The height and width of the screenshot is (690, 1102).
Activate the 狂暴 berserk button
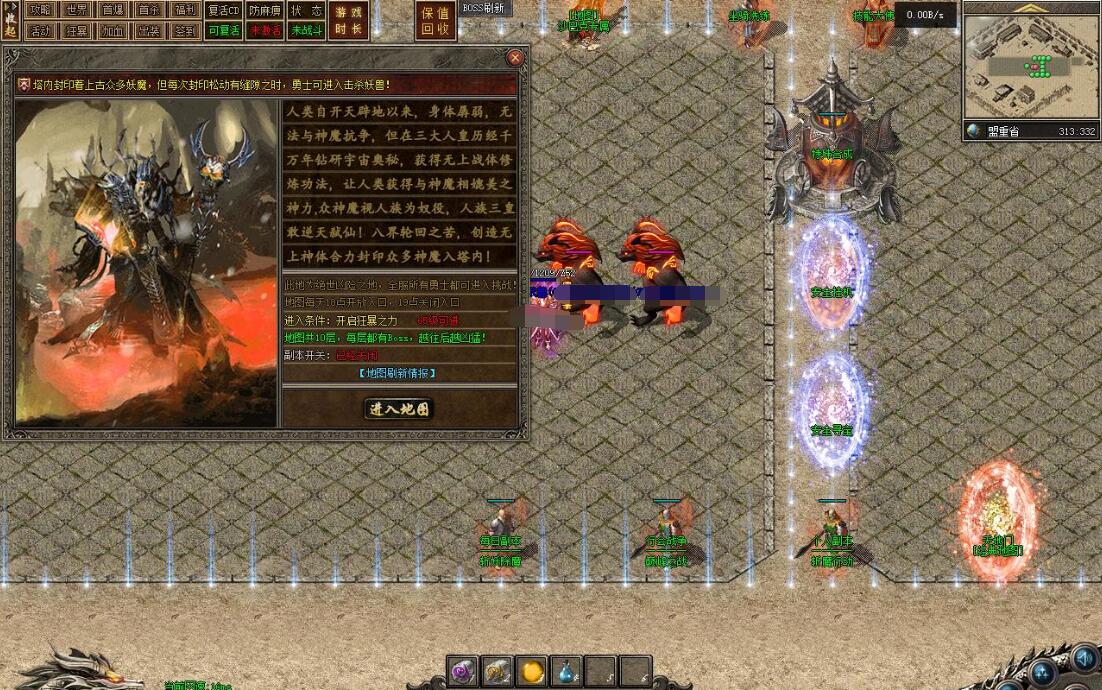pos(77,31)
